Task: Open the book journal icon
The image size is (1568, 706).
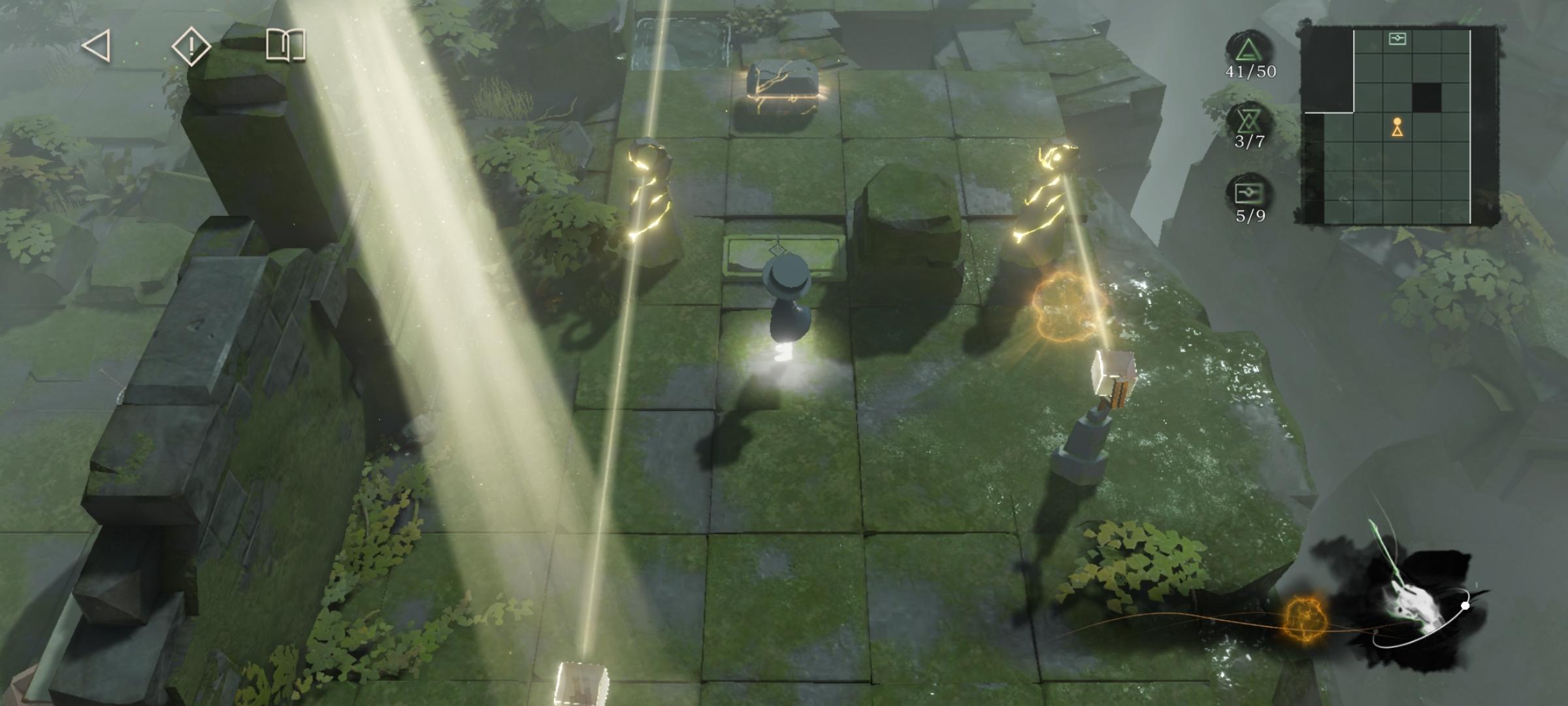Action: [286, 46]
